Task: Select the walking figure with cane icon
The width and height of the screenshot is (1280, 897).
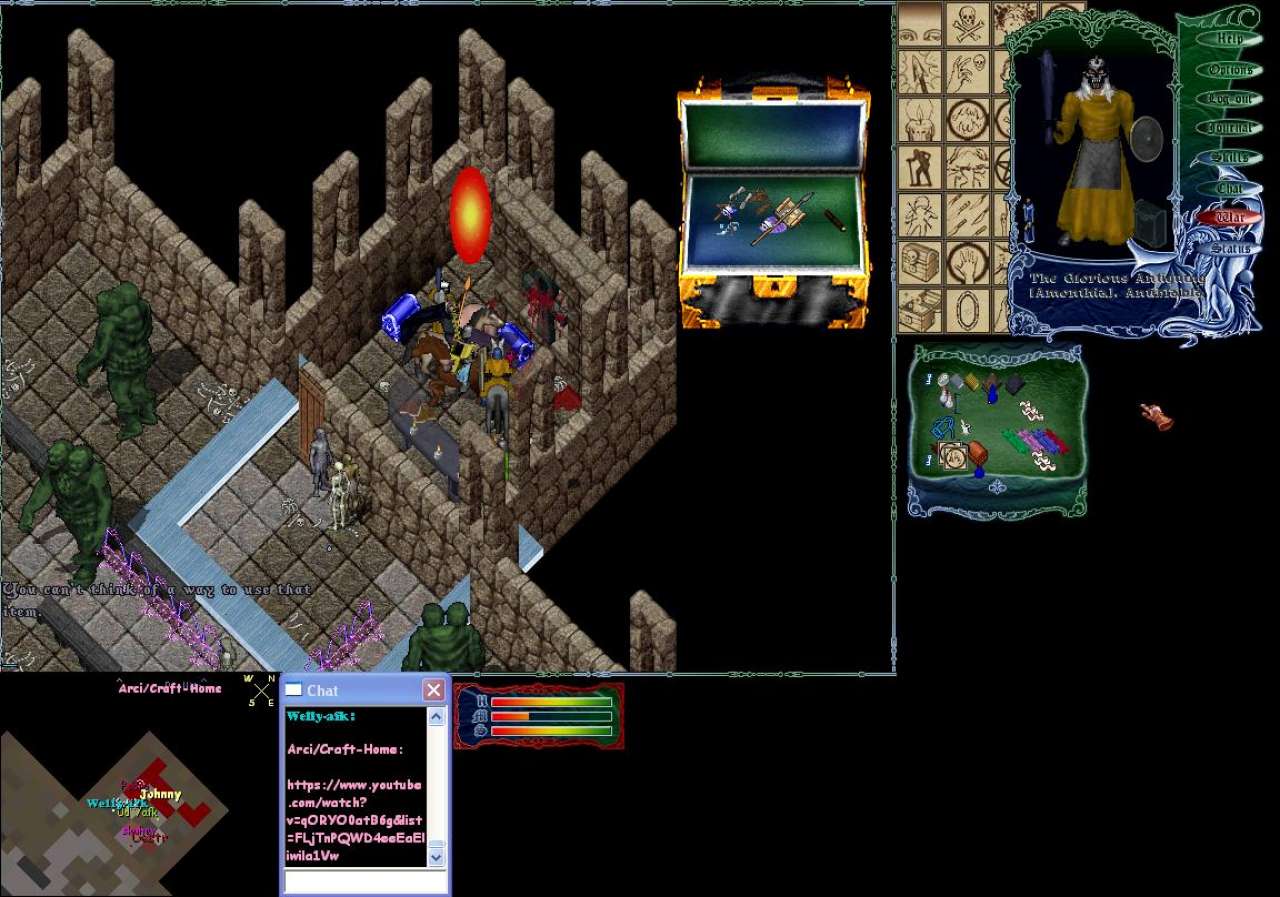Action: [x=920, y=167]
